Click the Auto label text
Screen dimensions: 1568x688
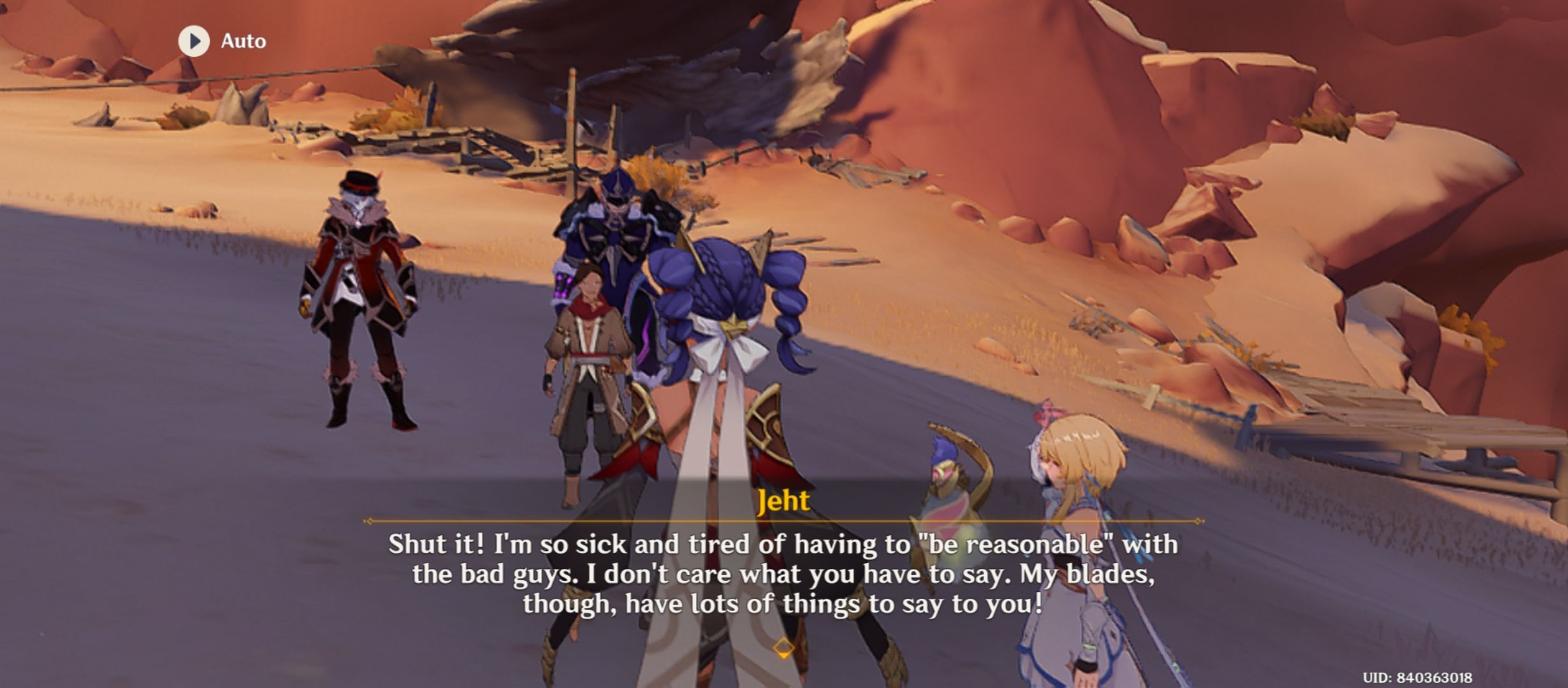pyautogui.click(x=243, y=41)
